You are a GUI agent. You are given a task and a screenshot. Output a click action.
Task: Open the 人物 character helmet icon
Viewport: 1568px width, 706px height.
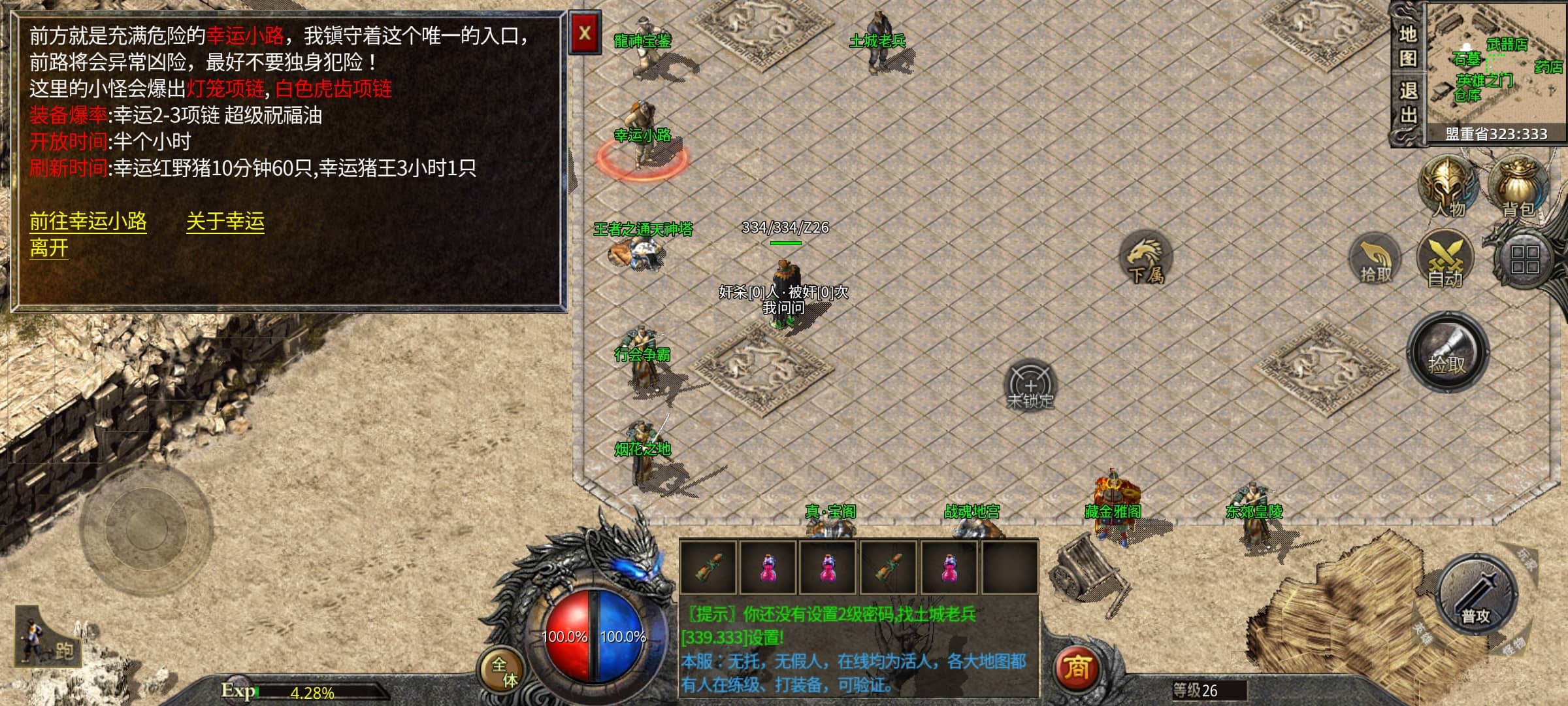click(1448, 188)
